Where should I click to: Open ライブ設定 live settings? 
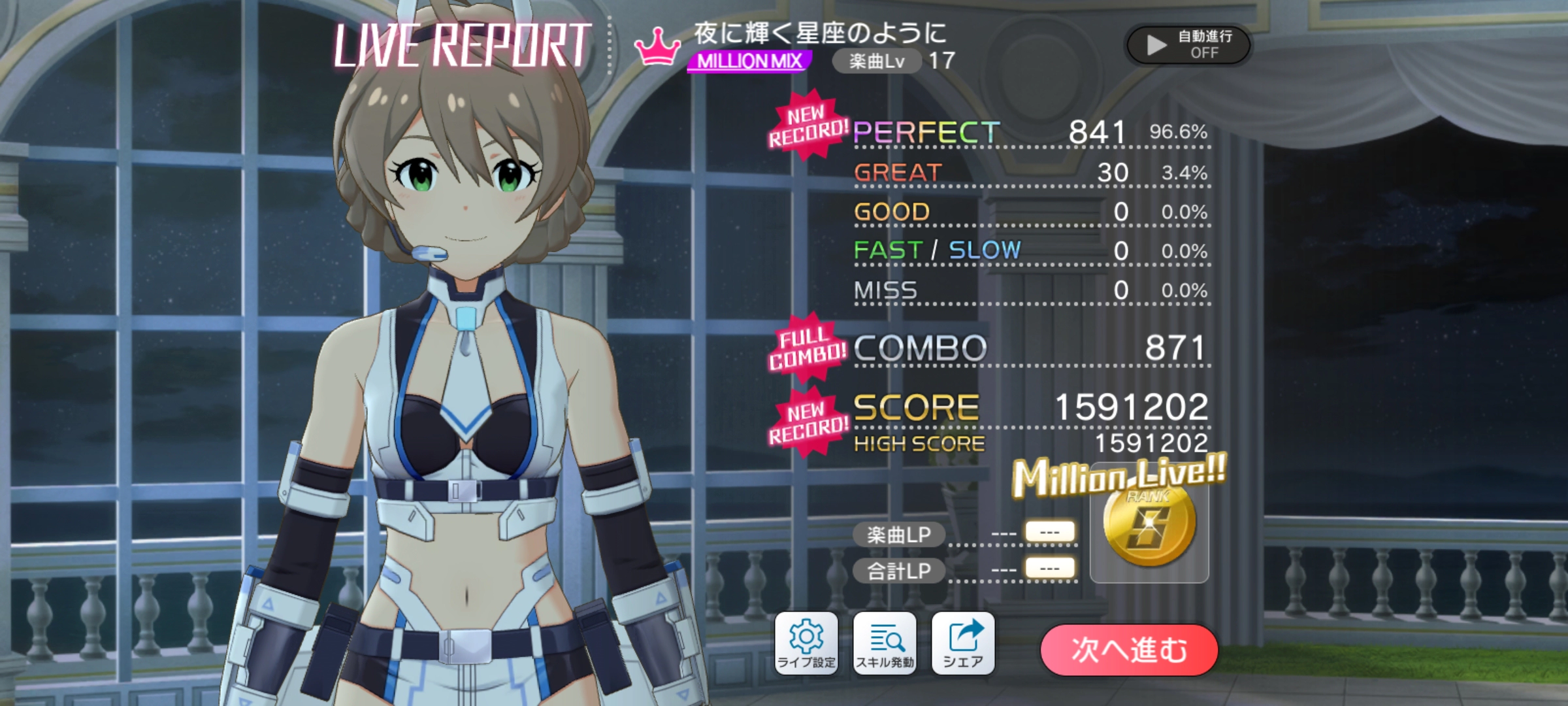click(806, 643)
